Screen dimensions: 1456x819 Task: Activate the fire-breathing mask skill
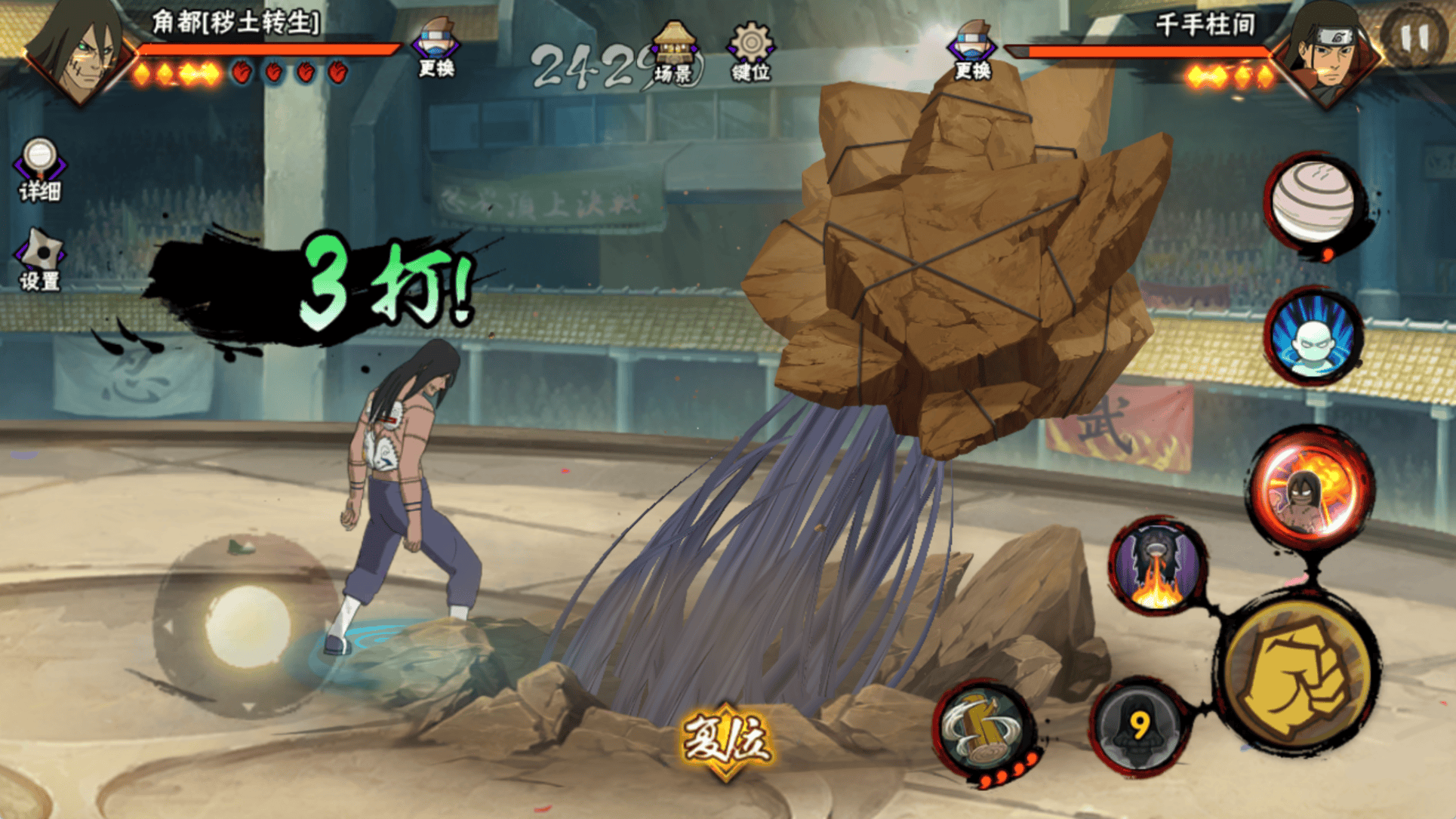(1157, 566)
